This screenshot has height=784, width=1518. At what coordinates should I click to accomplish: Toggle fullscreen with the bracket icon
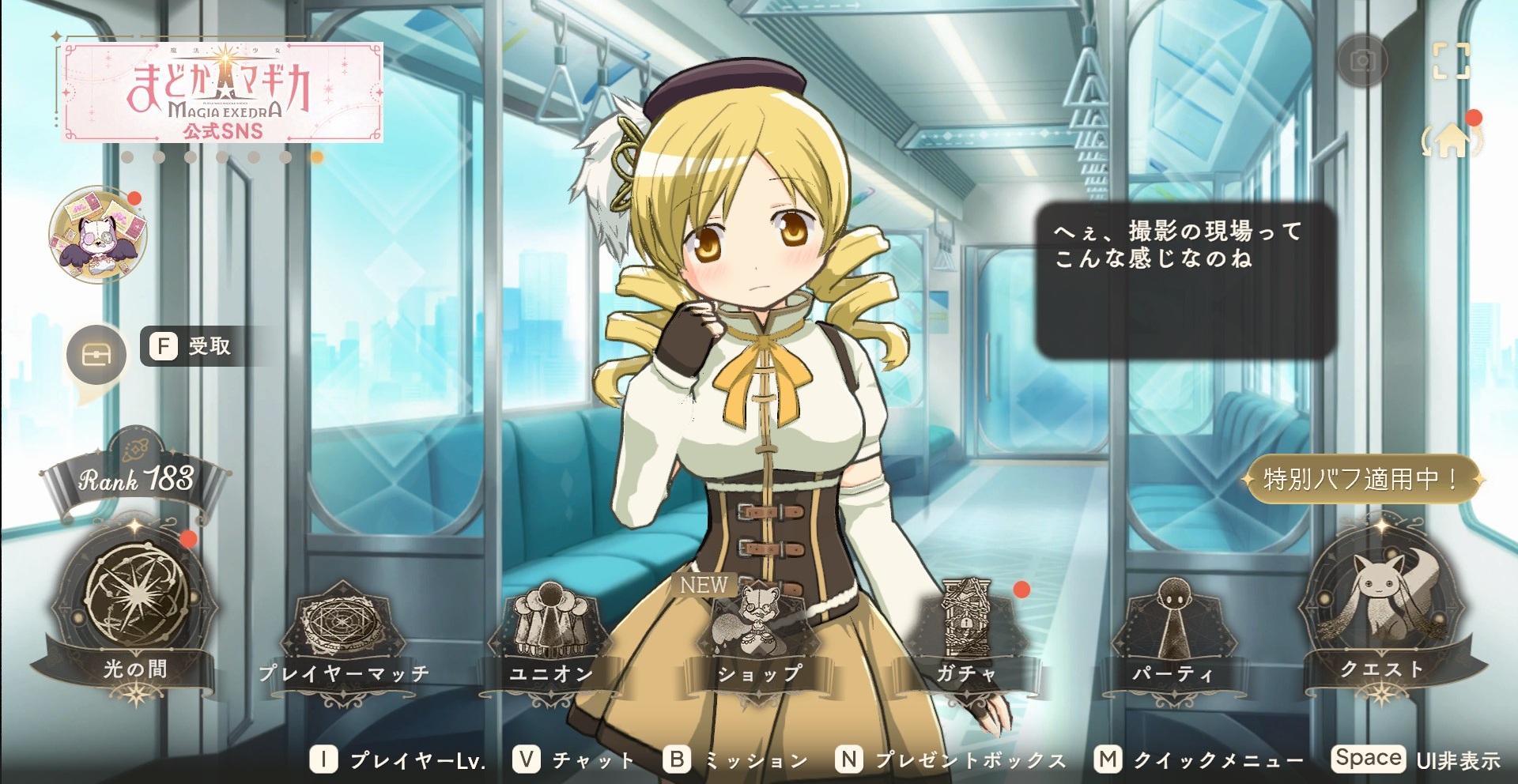pos(1452,61)
